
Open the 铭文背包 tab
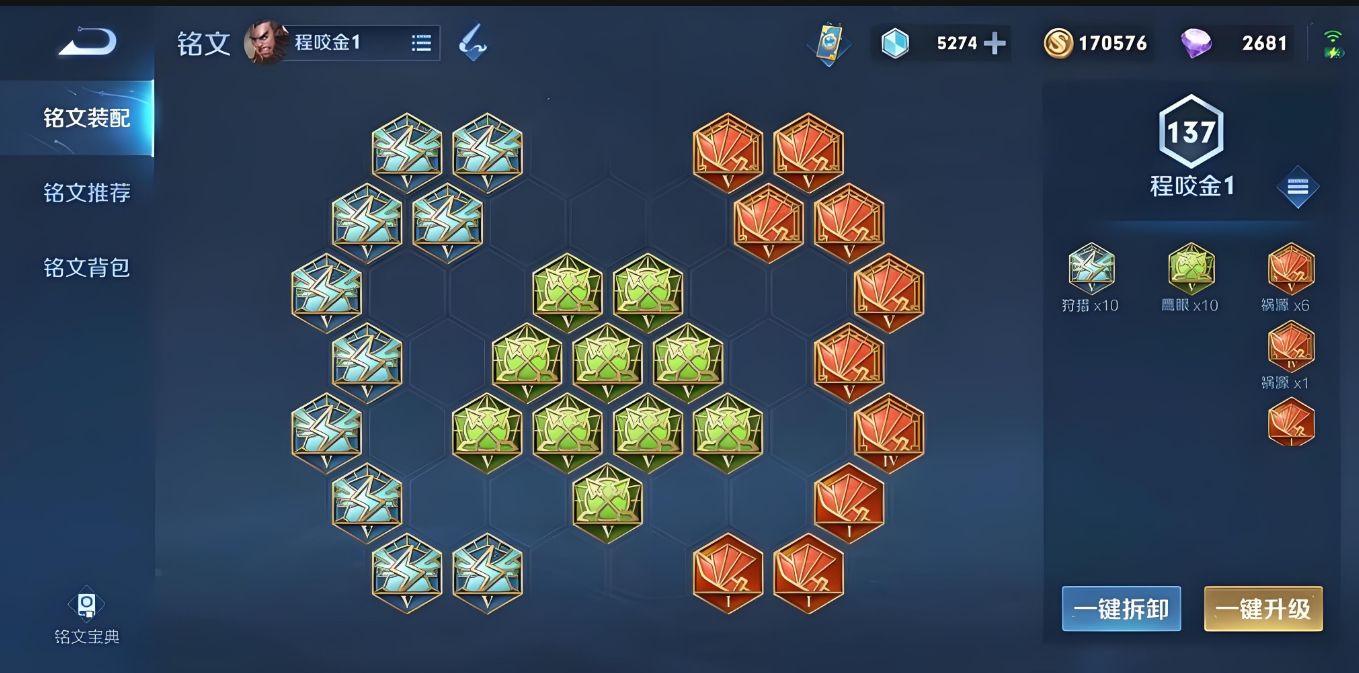pyautogui.click(x=86, y=268)
